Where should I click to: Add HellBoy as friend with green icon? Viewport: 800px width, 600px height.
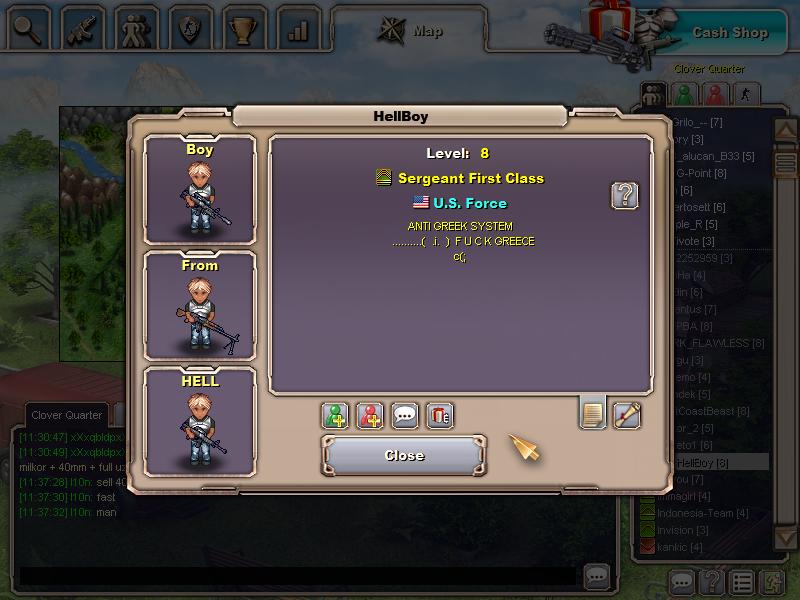pyautogui.click(x=336, y=415)
